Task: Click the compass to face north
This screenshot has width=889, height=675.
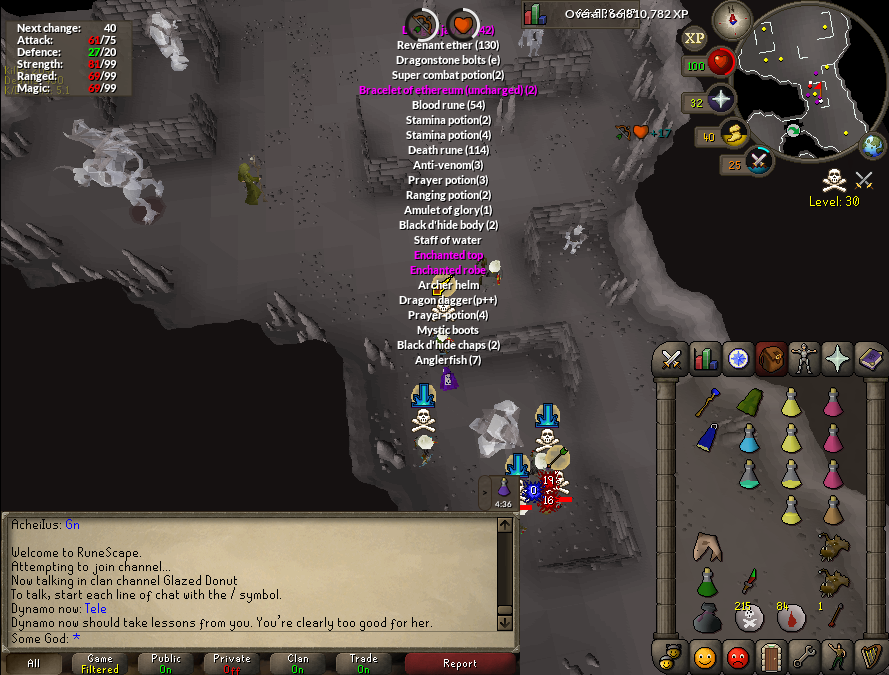Action: [x=733, y=19]
